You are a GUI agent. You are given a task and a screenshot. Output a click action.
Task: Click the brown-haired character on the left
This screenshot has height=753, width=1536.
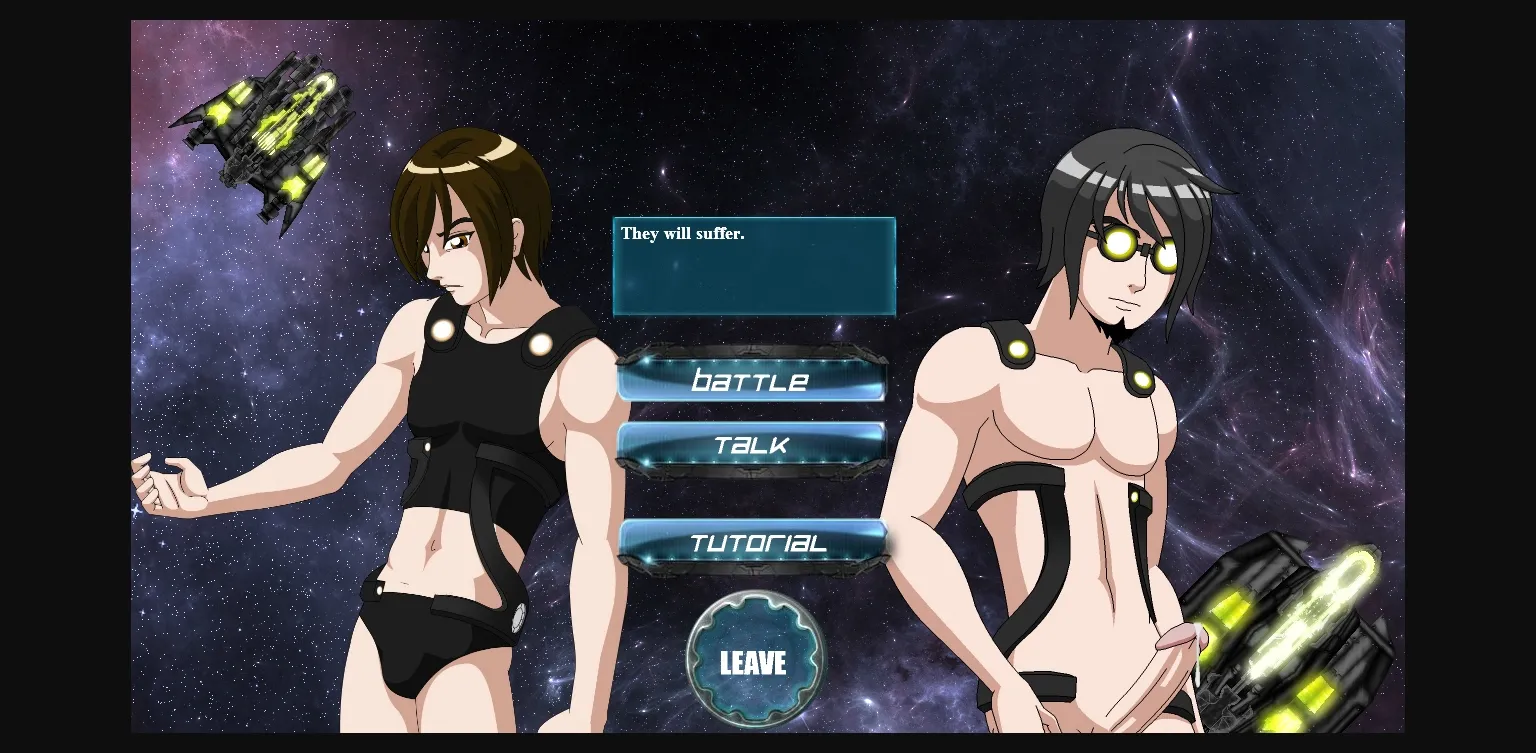click(x=470, y=400)
